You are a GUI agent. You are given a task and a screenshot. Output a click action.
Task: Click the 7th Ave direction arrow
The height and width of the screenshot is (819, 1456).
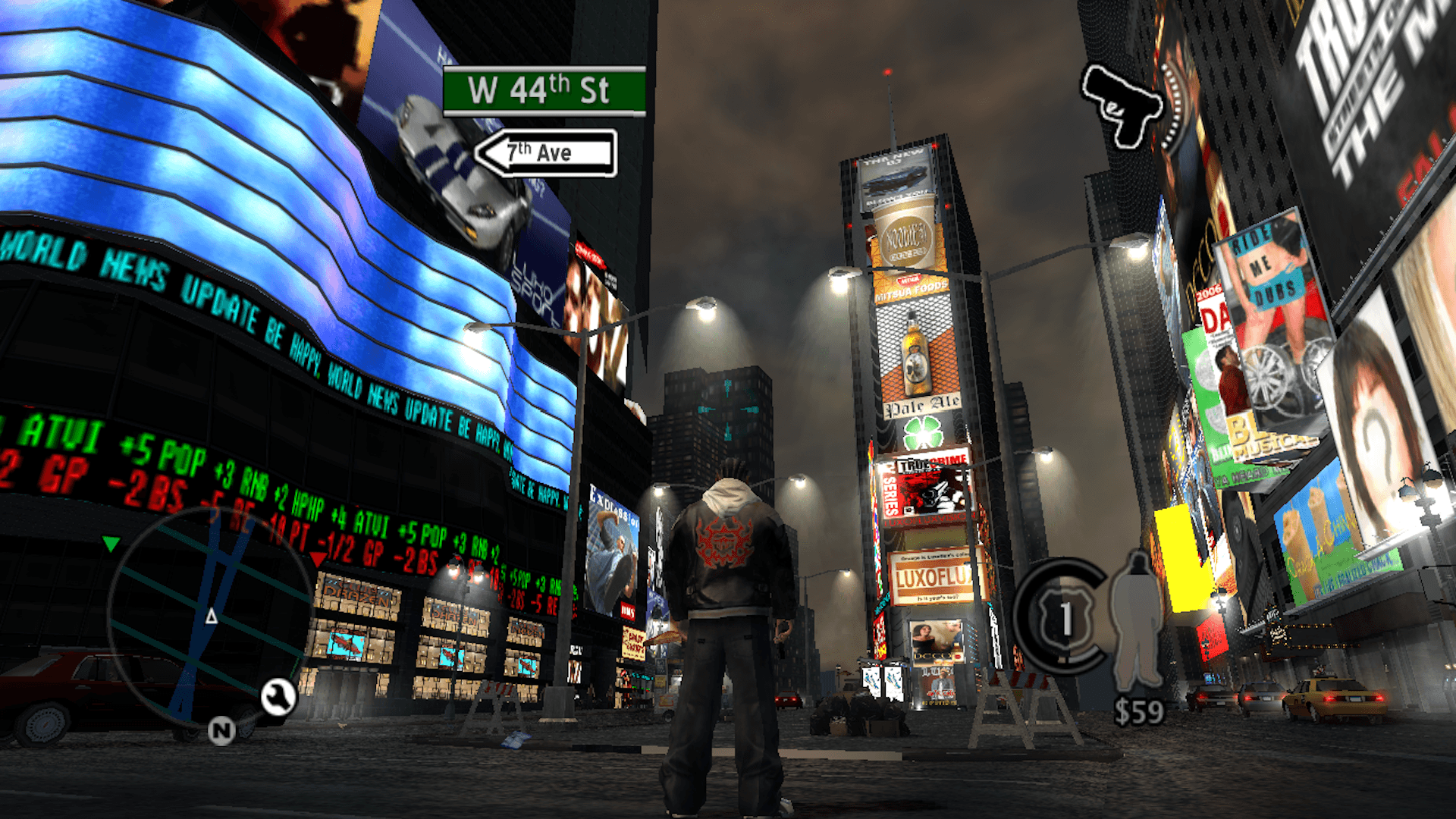[545, 152]
